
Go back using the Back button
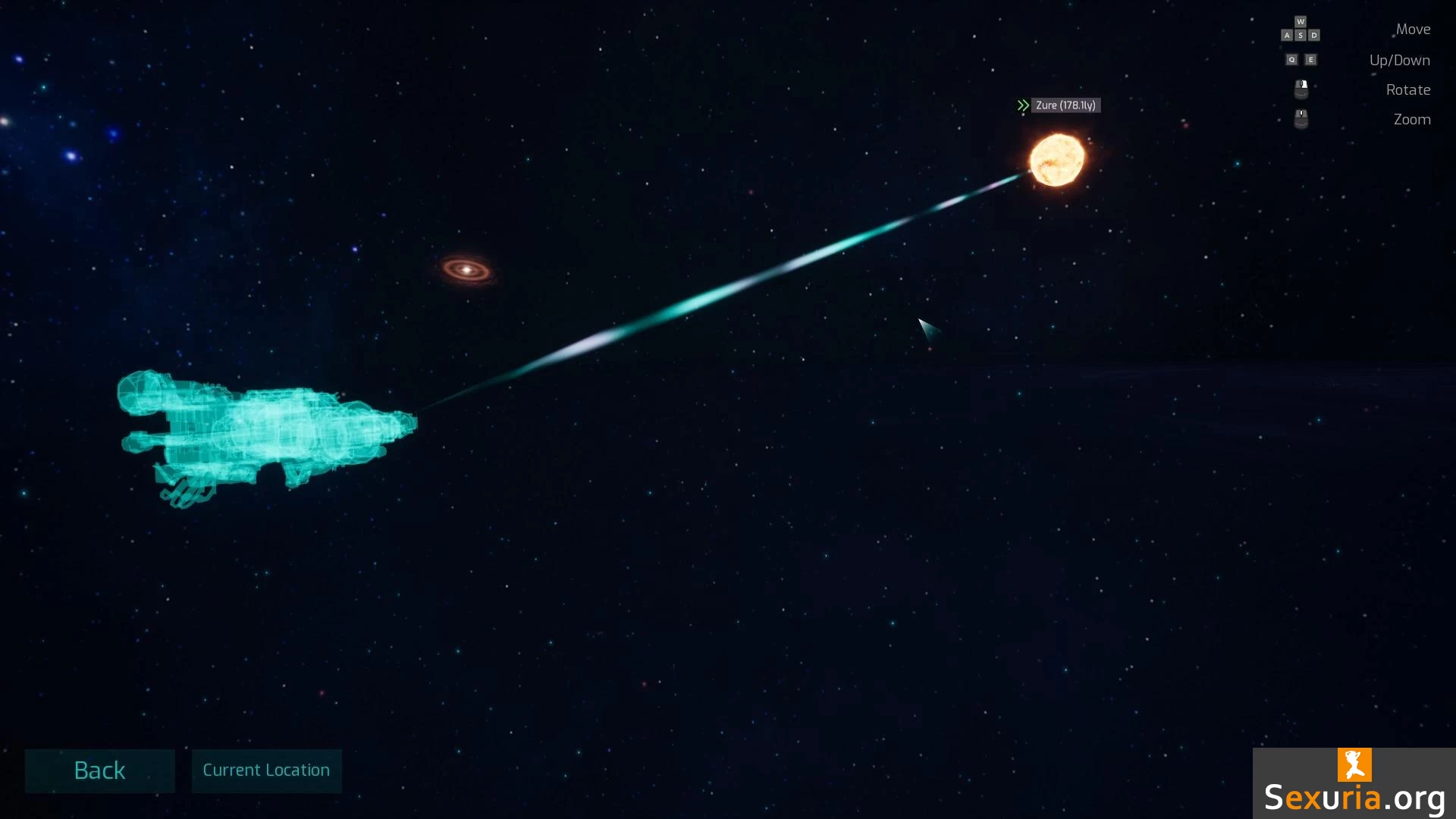99,770
